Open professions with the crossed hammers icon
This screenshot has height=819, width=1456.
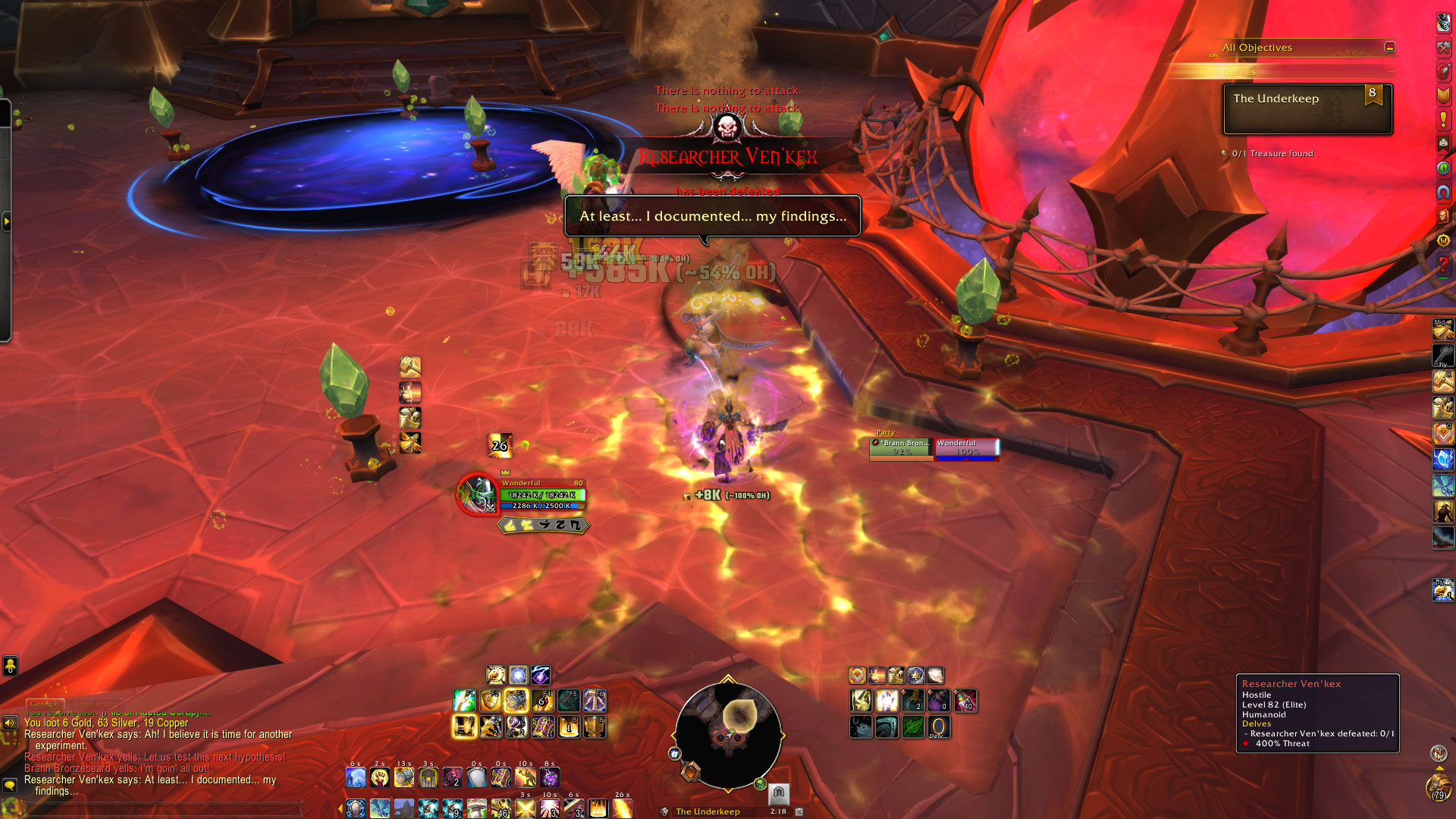[x=1443, y=46]
